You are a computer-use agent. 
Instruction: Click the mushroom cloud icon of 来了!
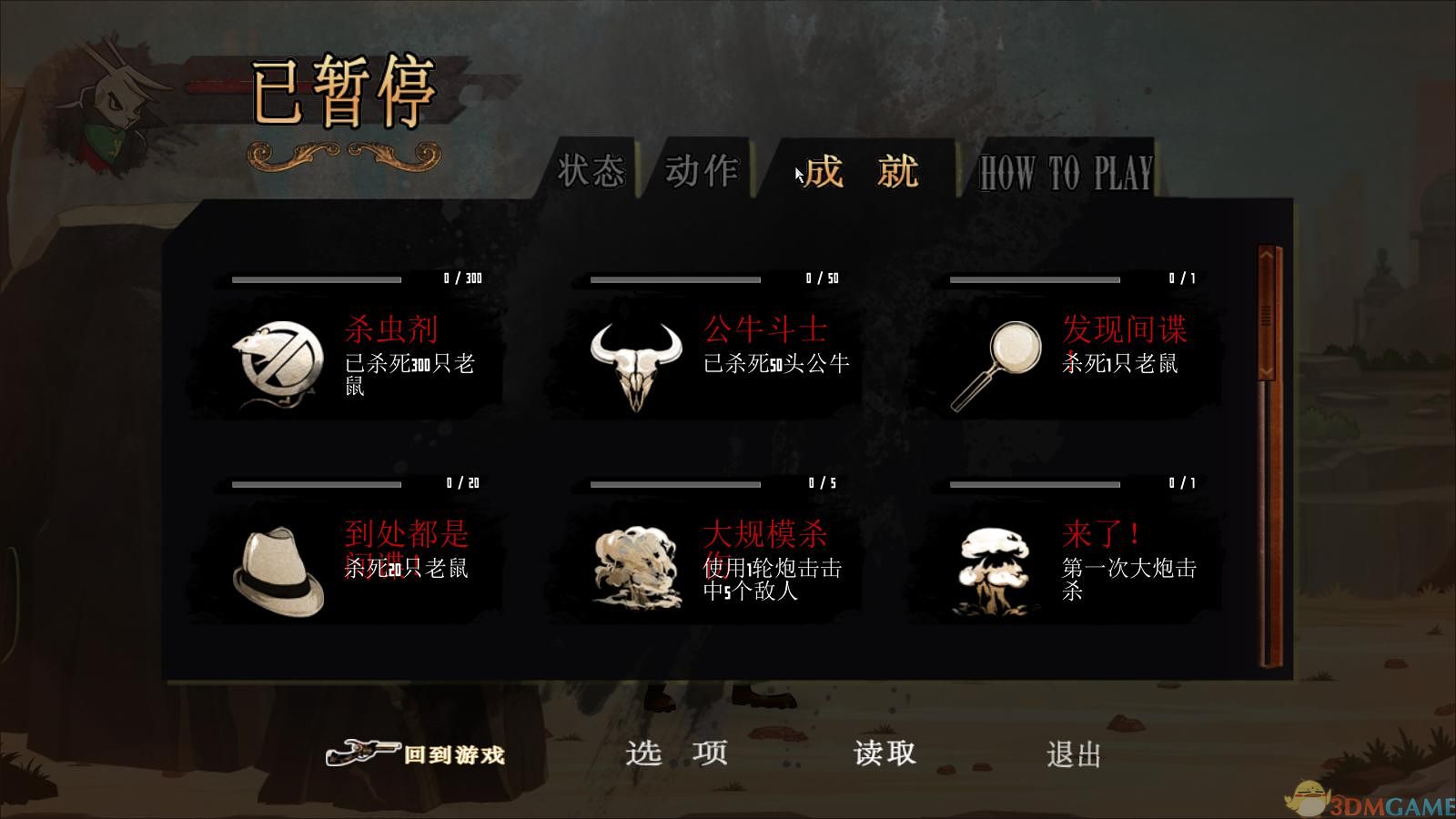click(996, 566)
